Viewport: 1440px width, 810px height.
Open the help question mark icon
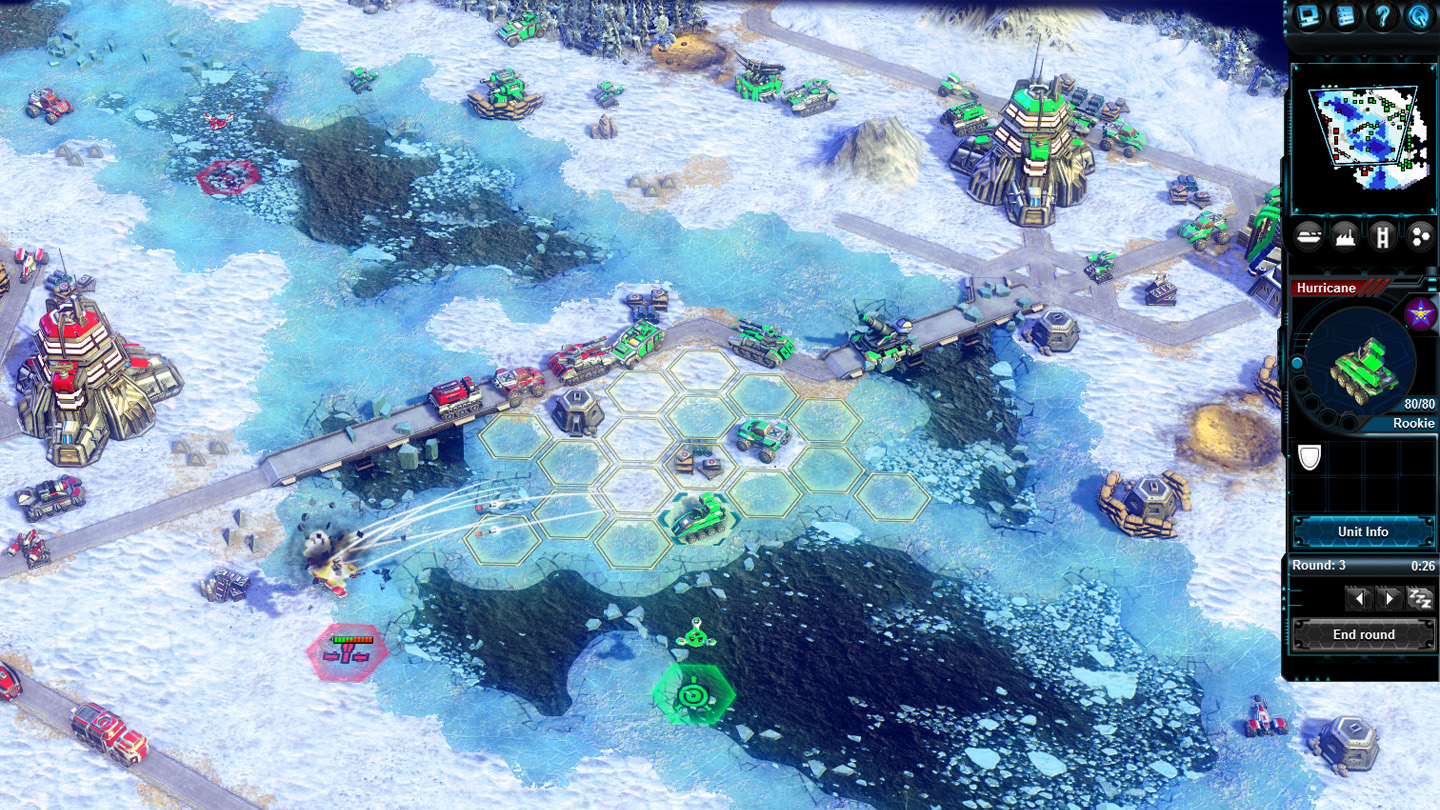pyautogui.click(x=1381, y=16)
